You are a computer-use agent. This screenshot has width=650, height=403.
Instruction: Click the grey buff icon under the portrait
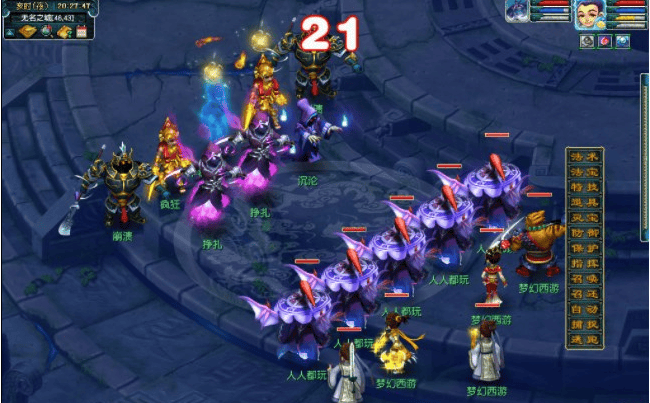tap(587, 41)
